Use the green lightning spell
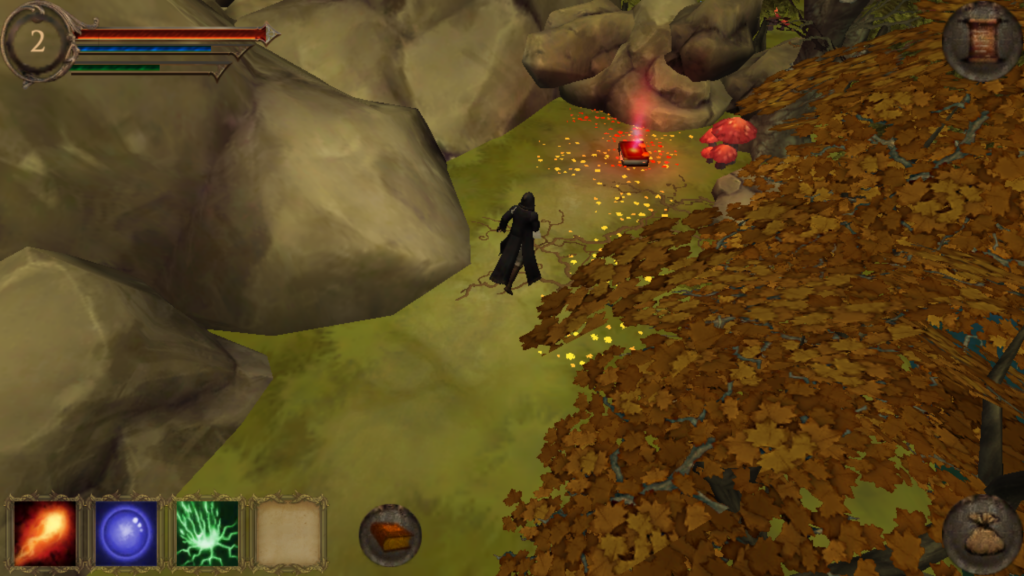1024x576 pixels. click(x=207, y=533)
